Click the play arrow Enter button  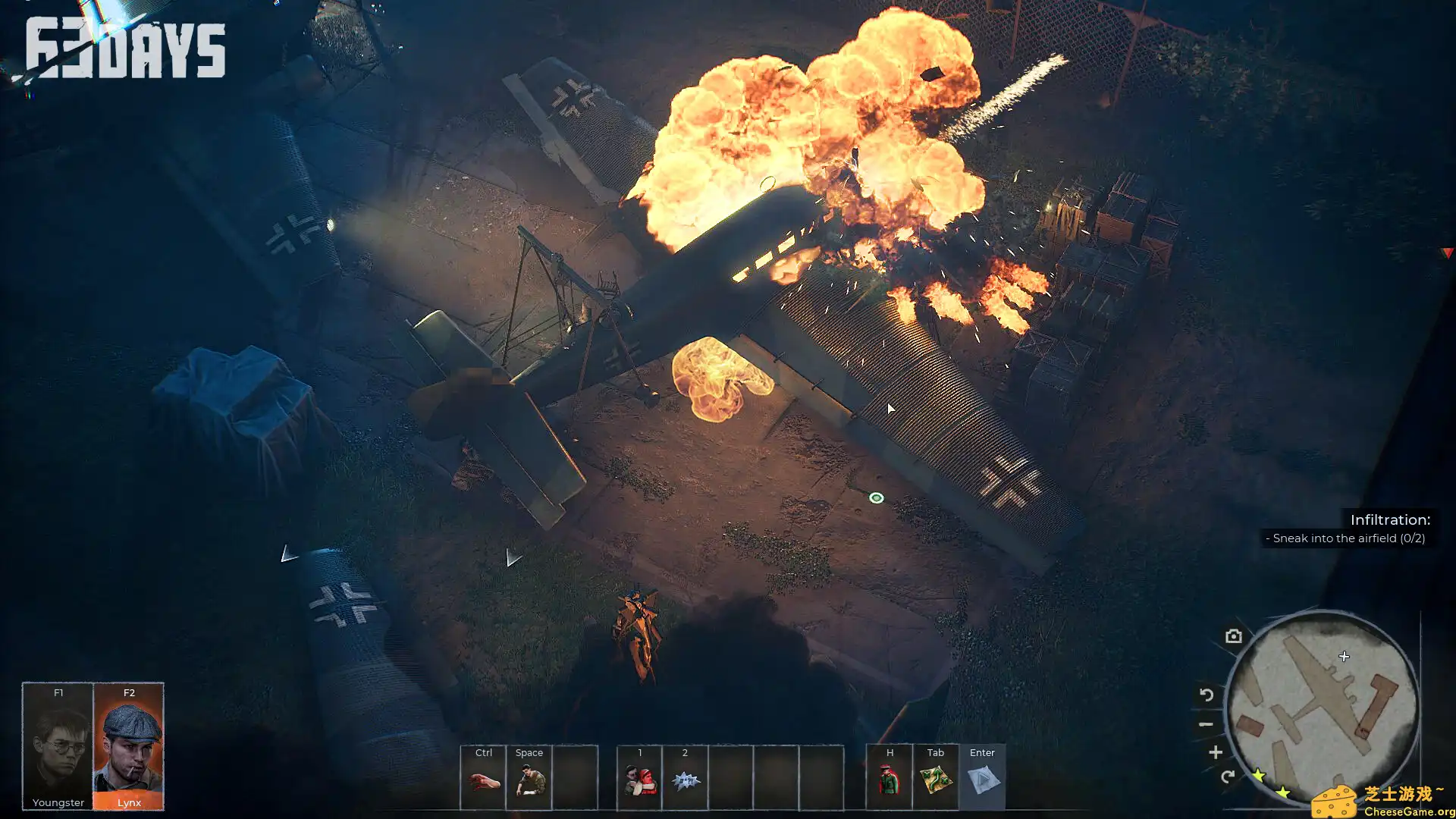pyautogui.click(x=982, y=779)
